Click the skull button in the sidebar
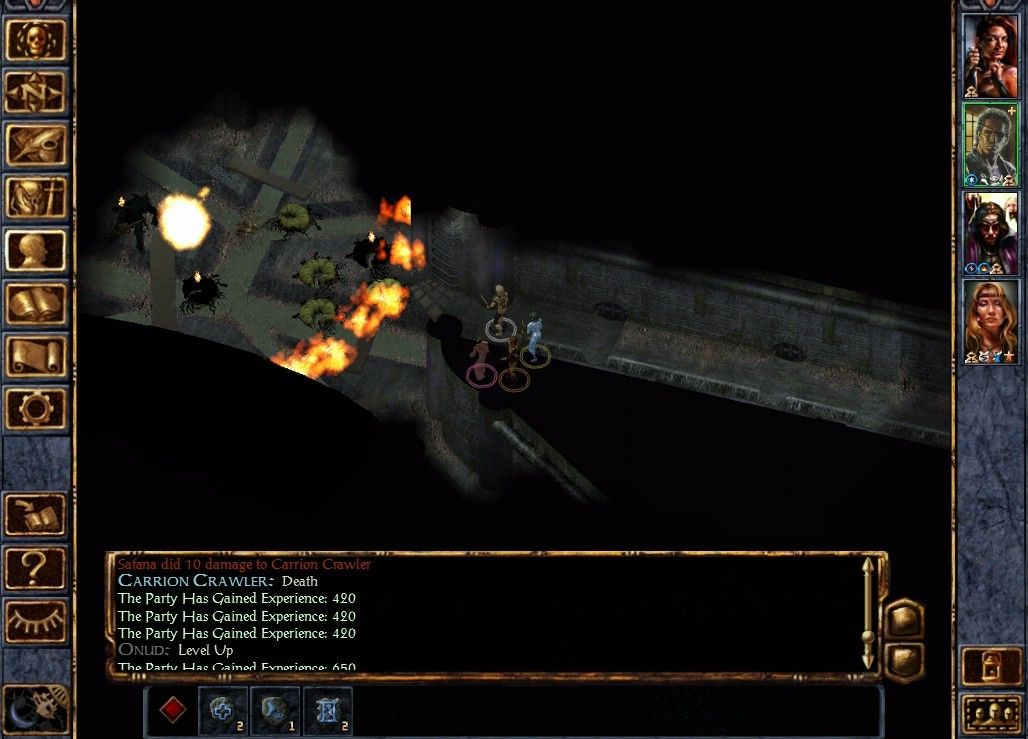Image resolution: width=1028 pixels, height=739 pixels. pyautogui.click(x=37, y=40)
